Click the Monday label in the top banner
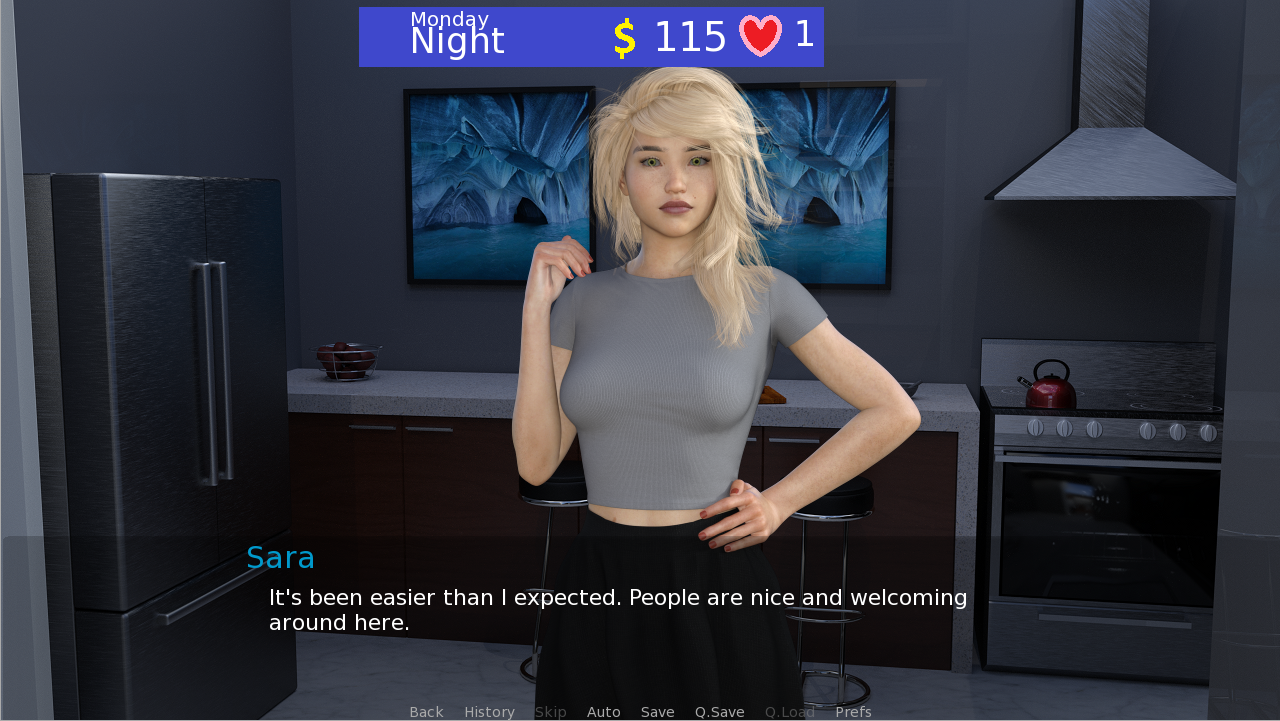This screenshot has width=1280, height=721. click(448, 18)
